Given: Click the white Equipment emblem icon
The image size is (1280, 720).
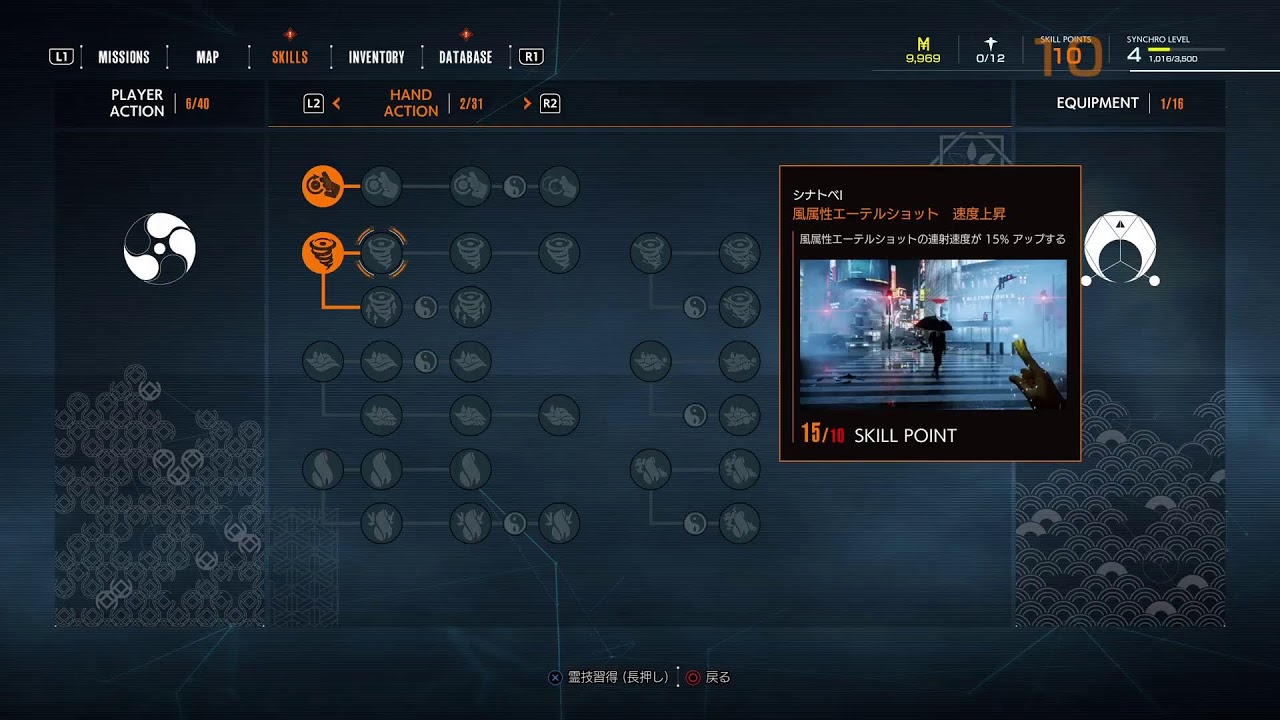Looking at the screenshot, I should [1120, 248].
